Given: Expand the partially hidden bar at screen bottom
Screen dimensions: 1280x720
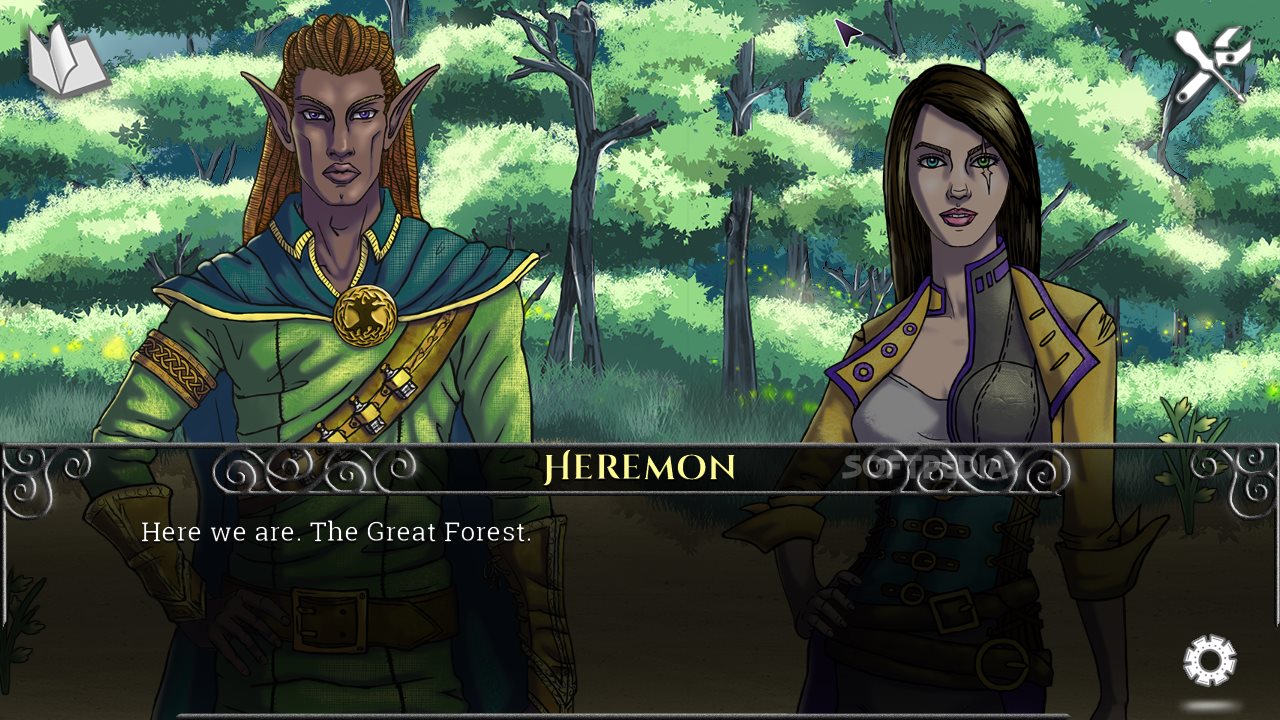Looking at the screenshot, I should pyautogui.click(x=640, y=716).
